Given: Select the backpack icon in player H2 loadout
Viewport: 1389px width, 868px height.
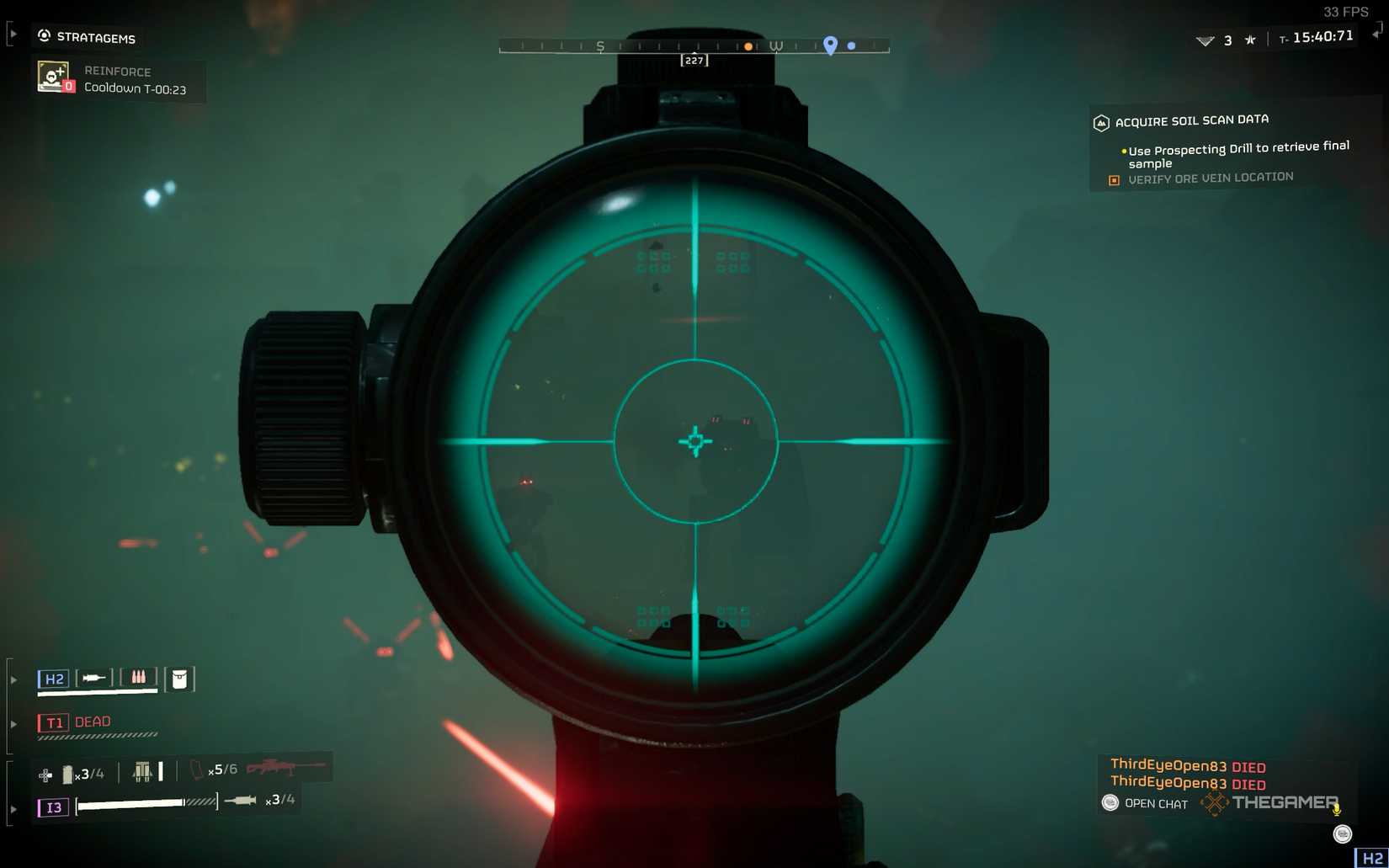Looking at the screenshot, I should [x=179, y=680].
